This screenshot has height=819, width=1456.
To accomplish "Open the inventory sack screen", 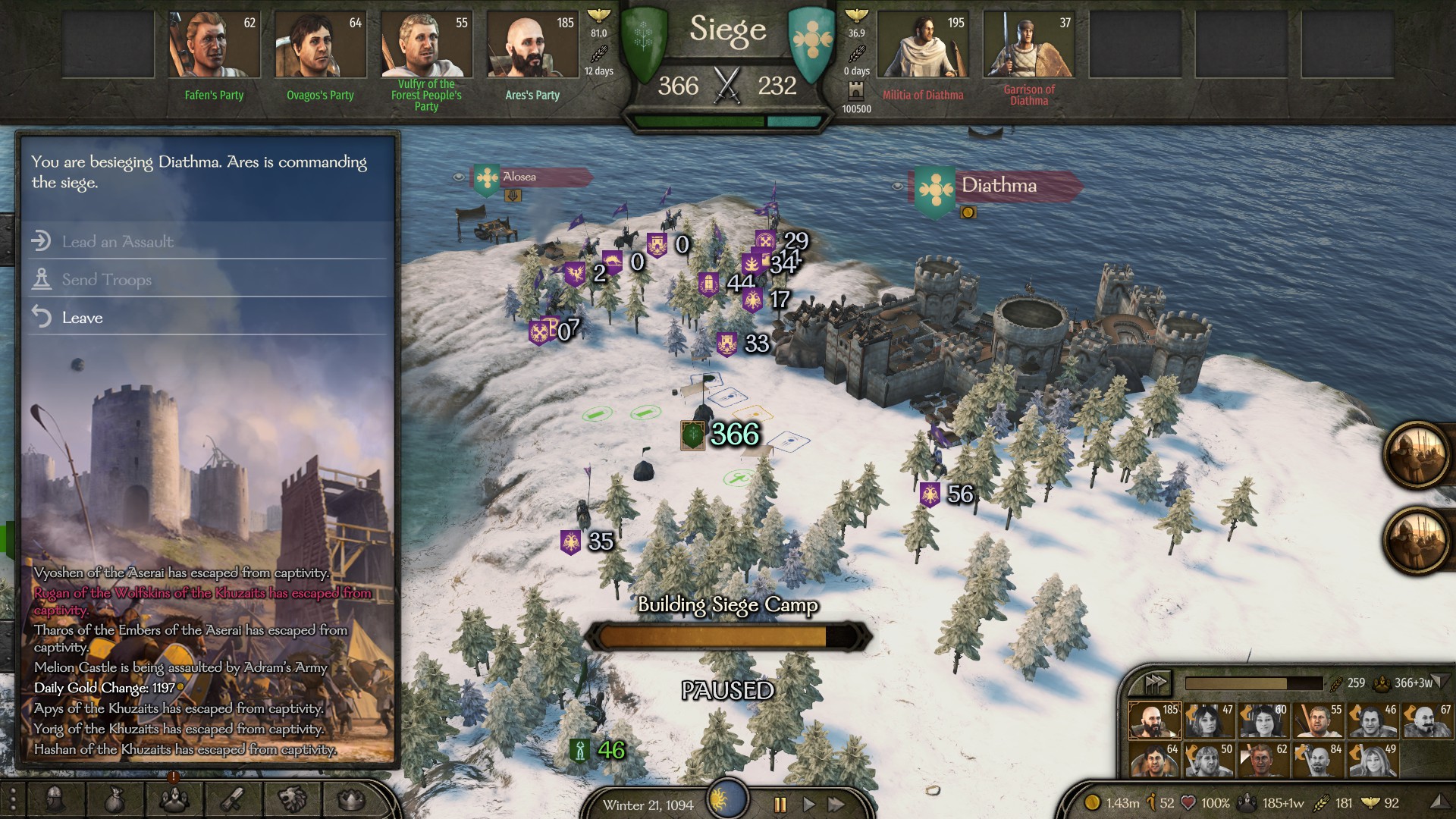I will [114, 799].
